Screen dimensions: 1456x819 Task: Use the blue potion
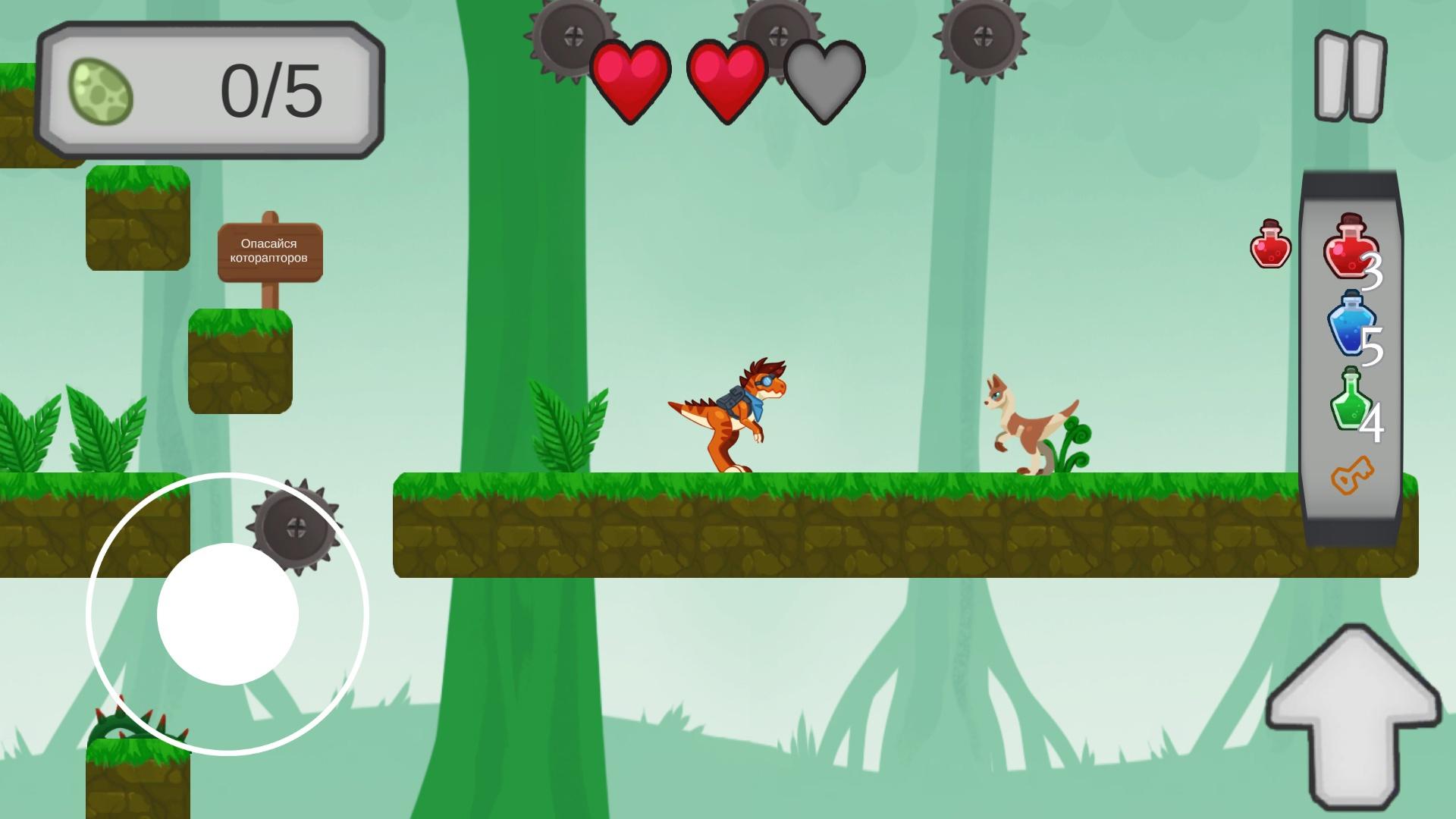1351,324
